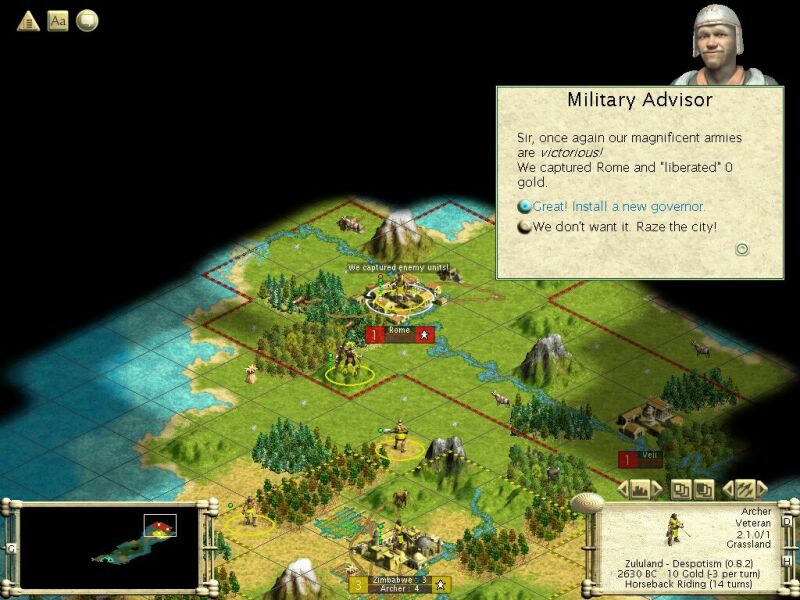Click the dark overlapping-squares button

[x=703, y=489]
